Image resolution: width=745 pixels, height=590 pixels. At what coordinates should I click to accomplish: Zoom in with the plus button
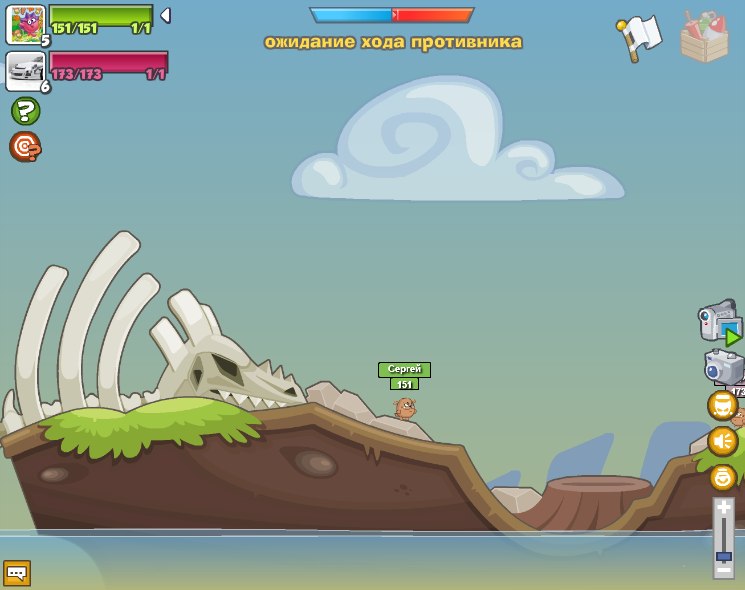click(723, 507)
